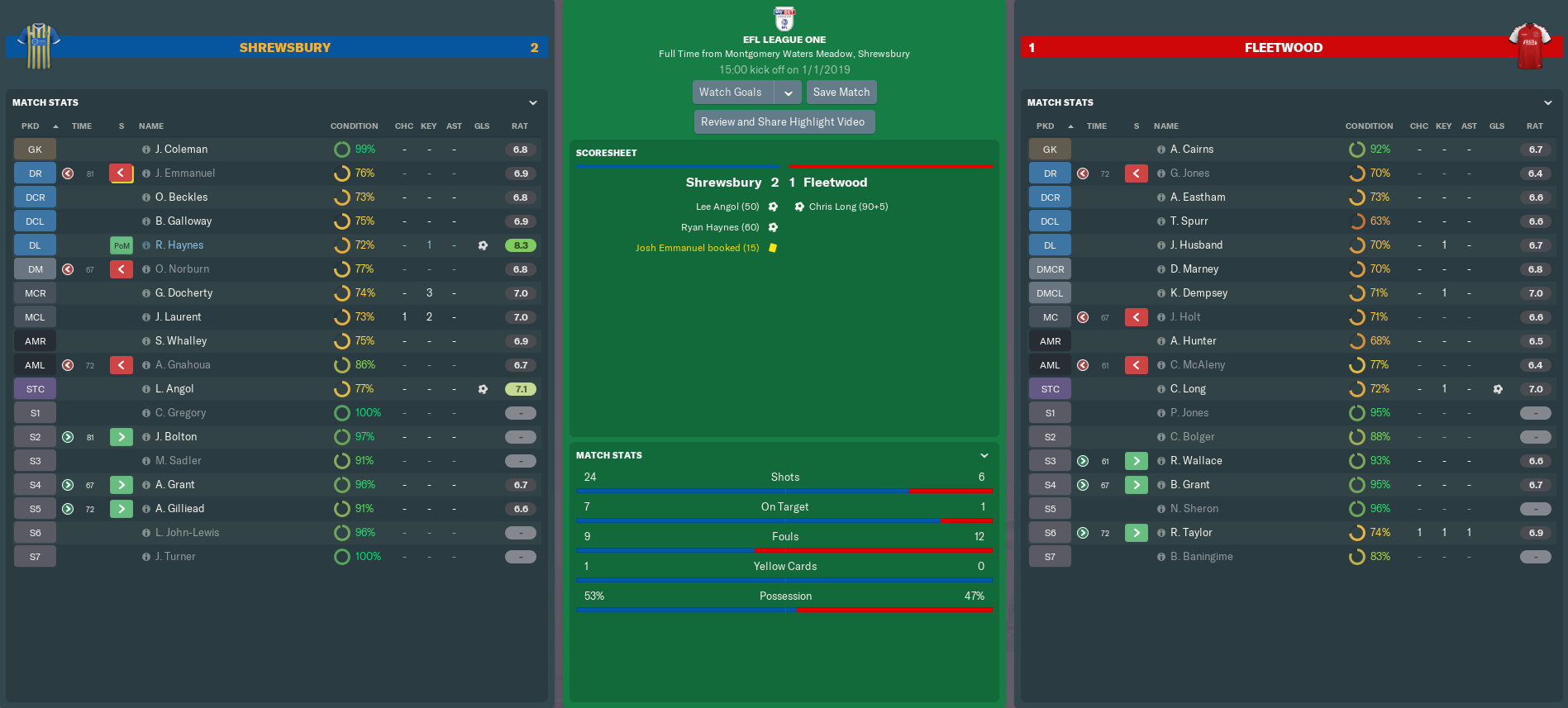This screenshot has height=708, width=1568.
Task: Sort Shrewsbury list by PKD column
Action: click(x=31, y=126)
